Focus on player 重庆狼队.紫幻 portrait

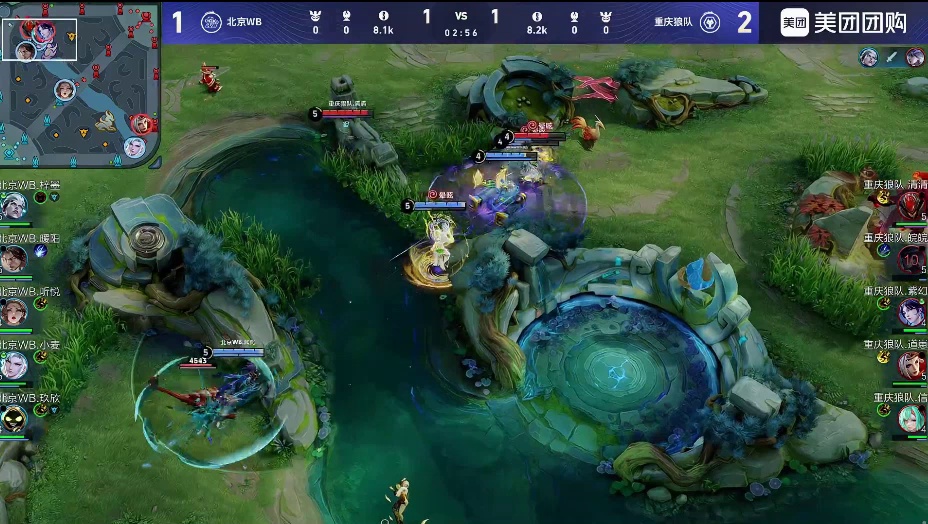pyautogui.click(x=911, y=312)
